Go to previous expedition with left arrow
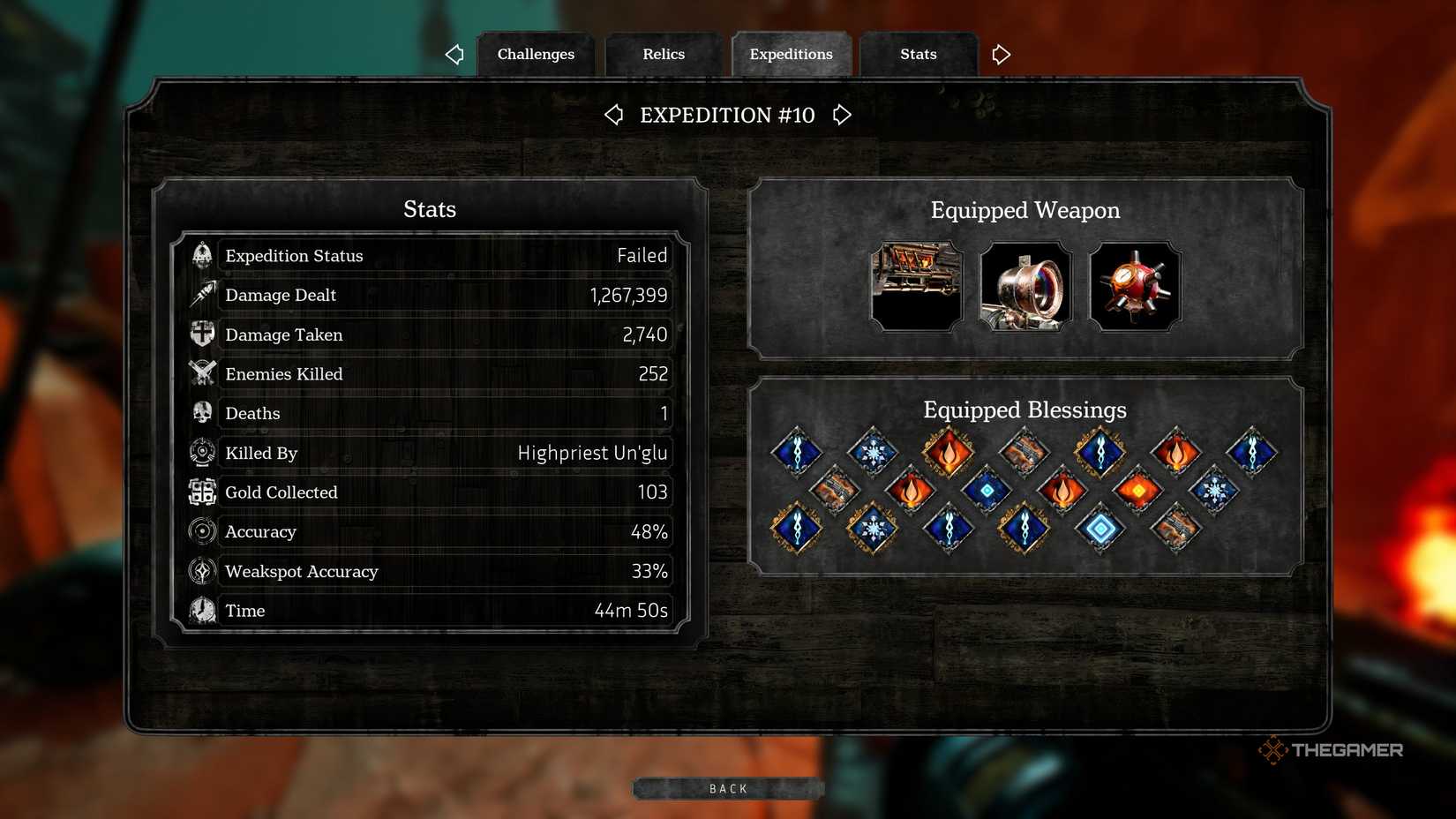Viewport: 1456px width, 819px height. point(614,115)
